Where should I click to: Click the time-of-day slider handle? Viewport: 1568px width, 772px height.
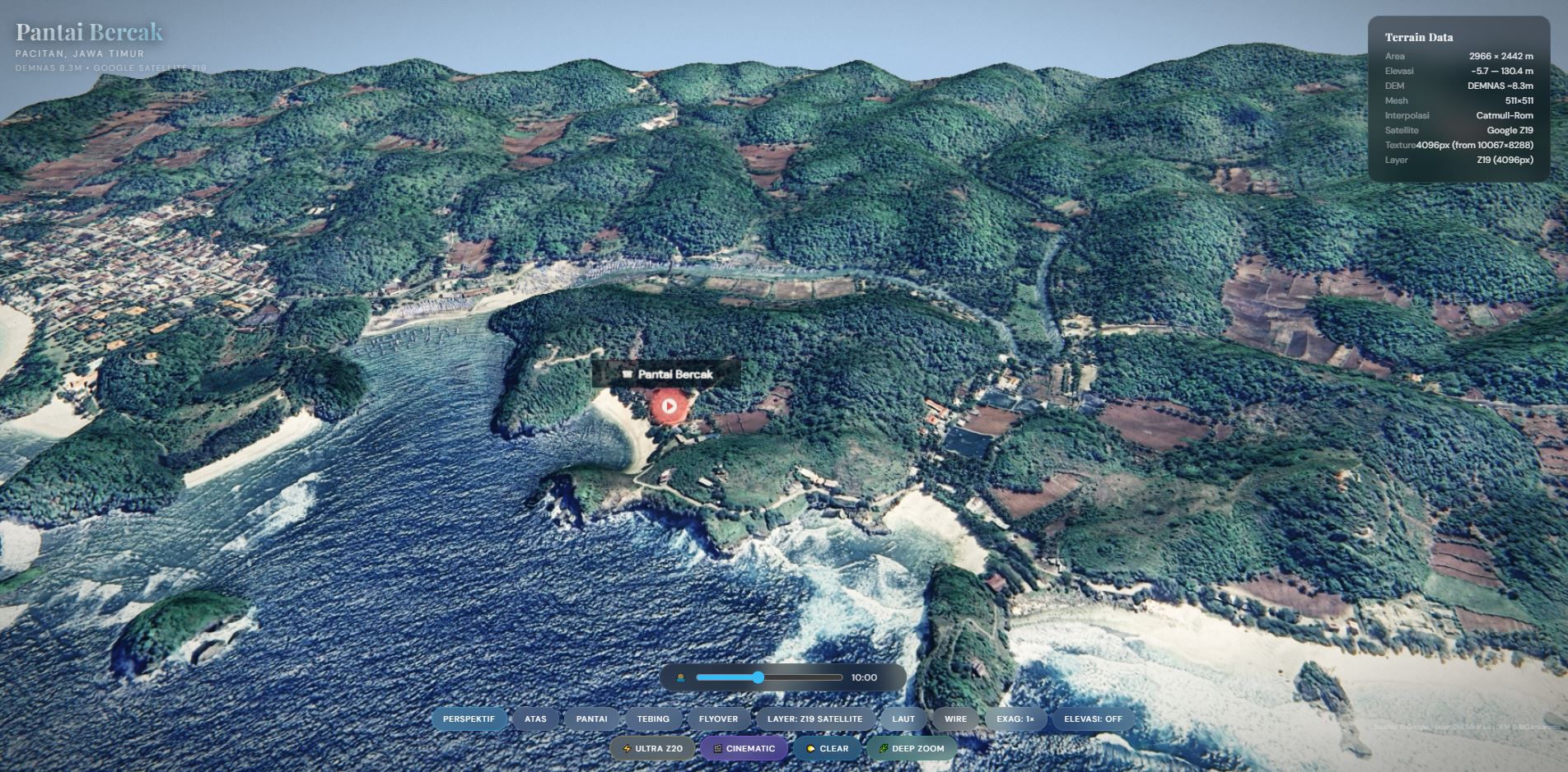757,677
